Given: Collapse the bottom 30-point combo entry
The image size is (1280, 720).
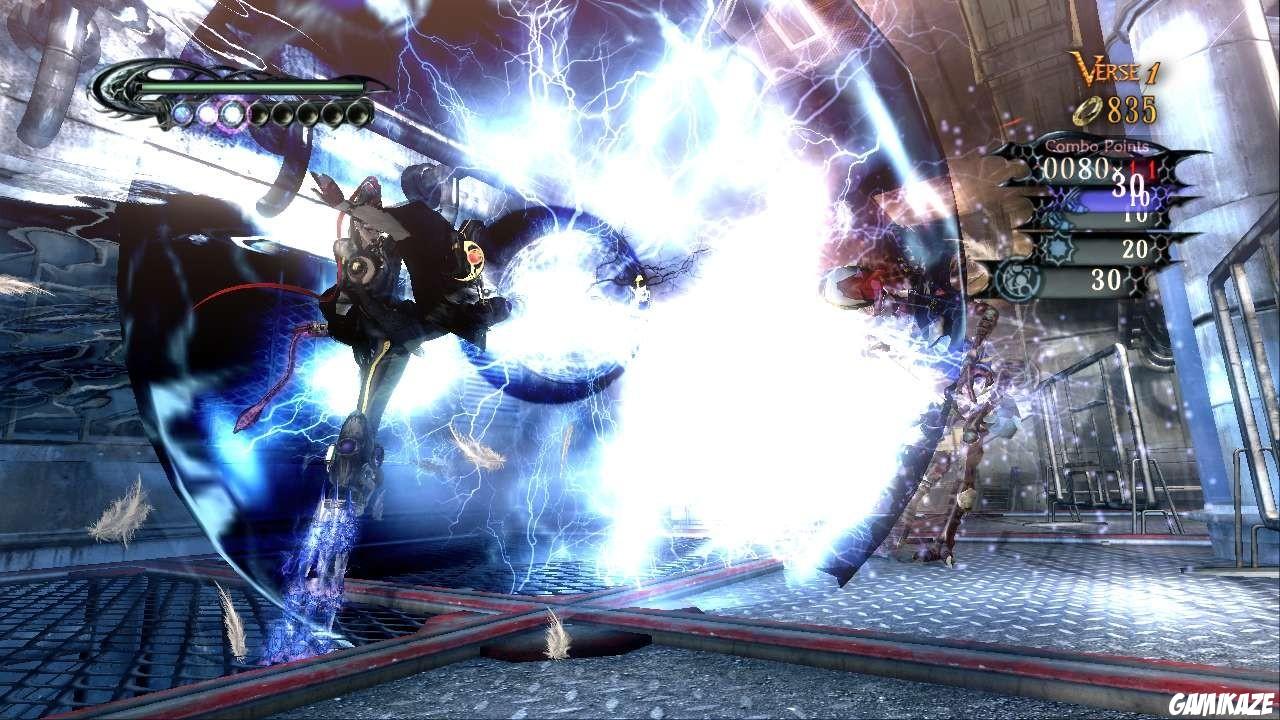Looking at the screenshot, I should (x=1106, y=277).
